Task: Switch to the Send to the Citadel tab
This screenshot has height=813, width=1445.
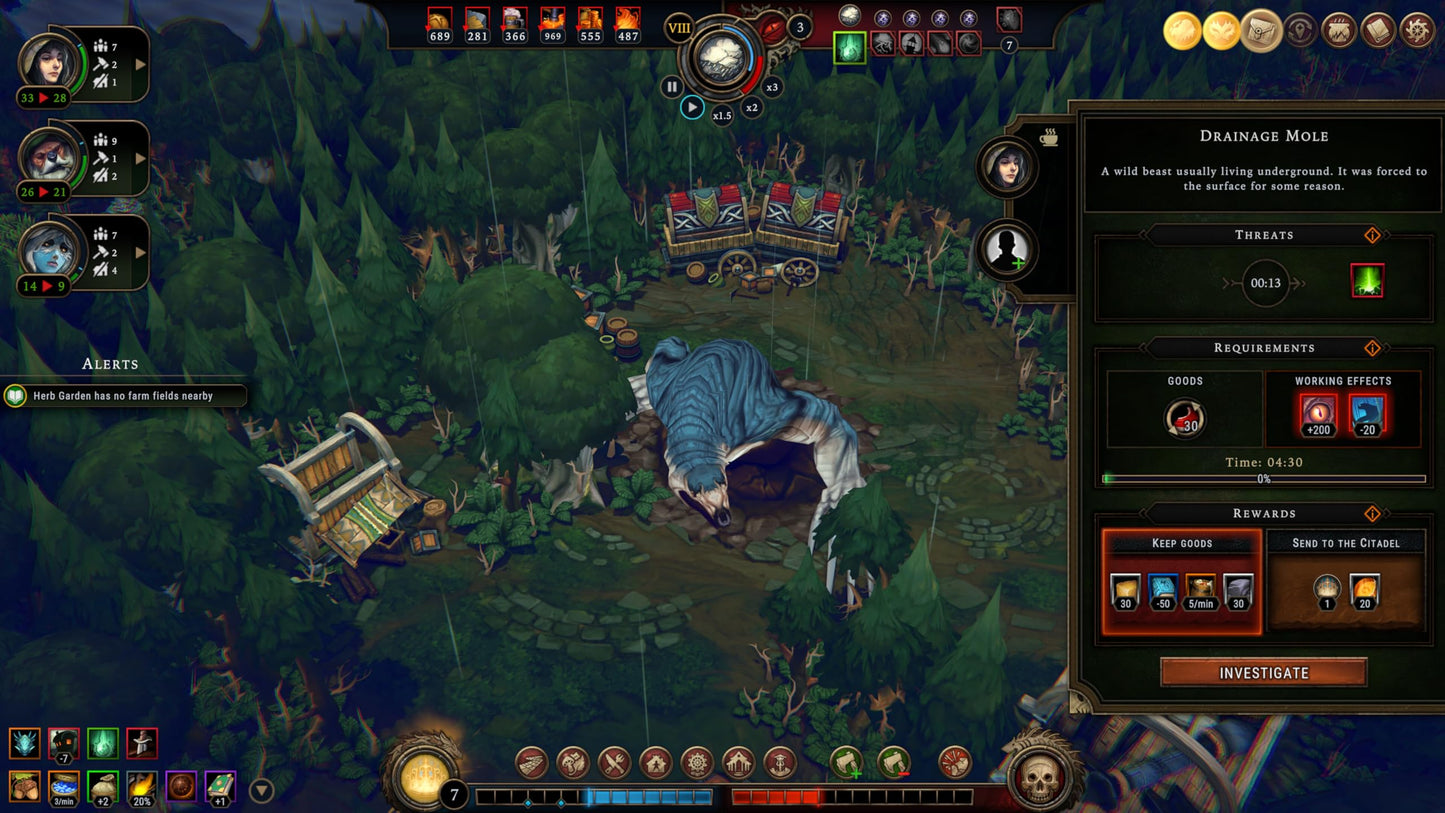Action: pos(1344,542)
